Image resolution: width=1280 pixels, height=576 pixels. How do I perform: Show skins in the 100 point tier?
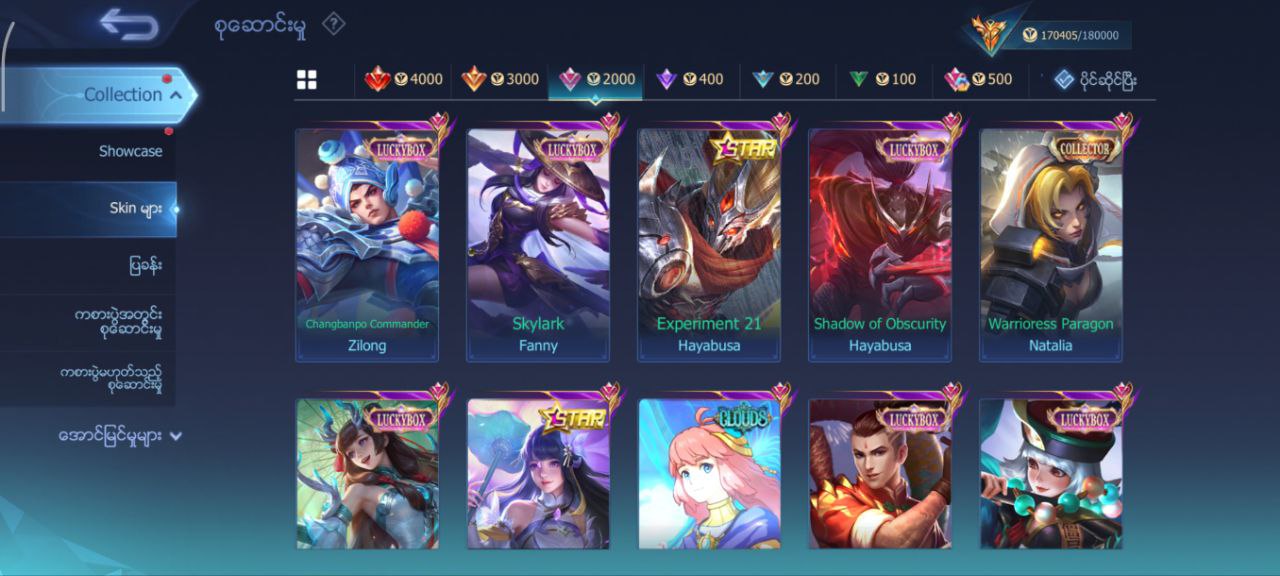pos(882,79)
